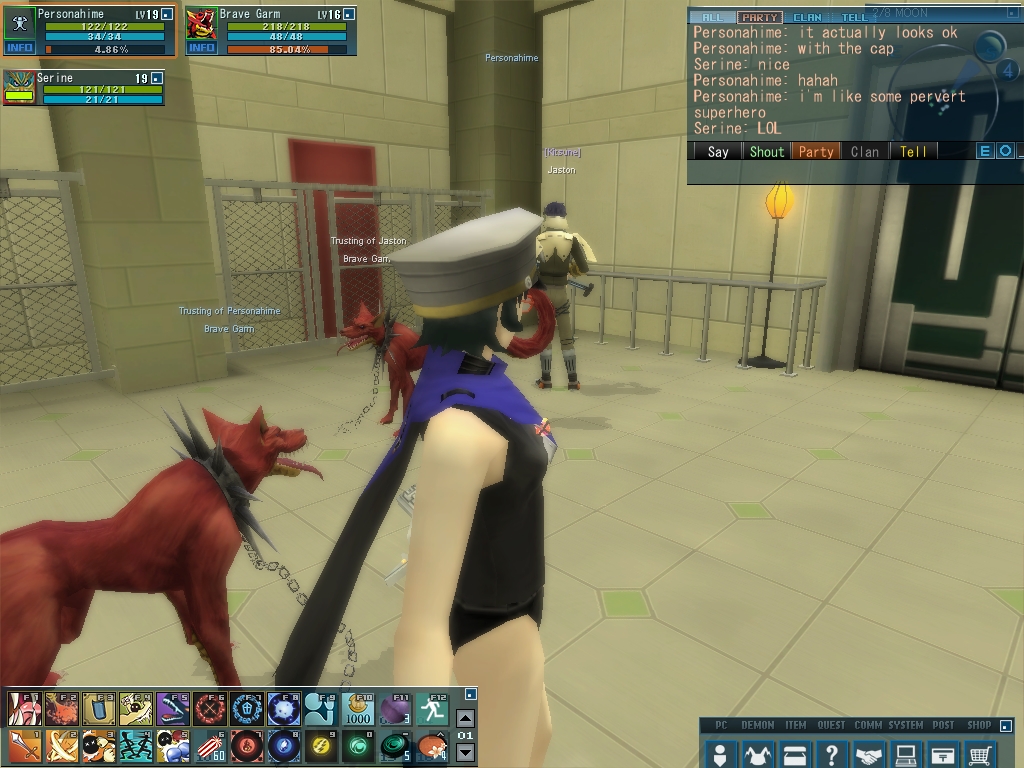Show the Quest menu question mark
1024x768 pixels.
pyautogui.click(x=831, y=754)
